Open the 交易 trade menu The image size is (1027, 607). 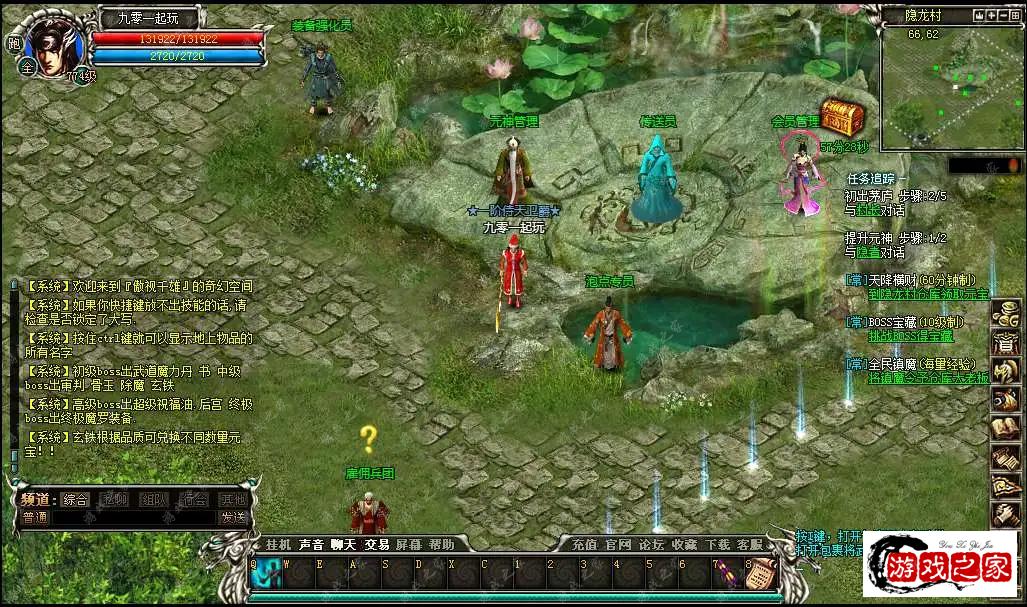coord(377,545)
